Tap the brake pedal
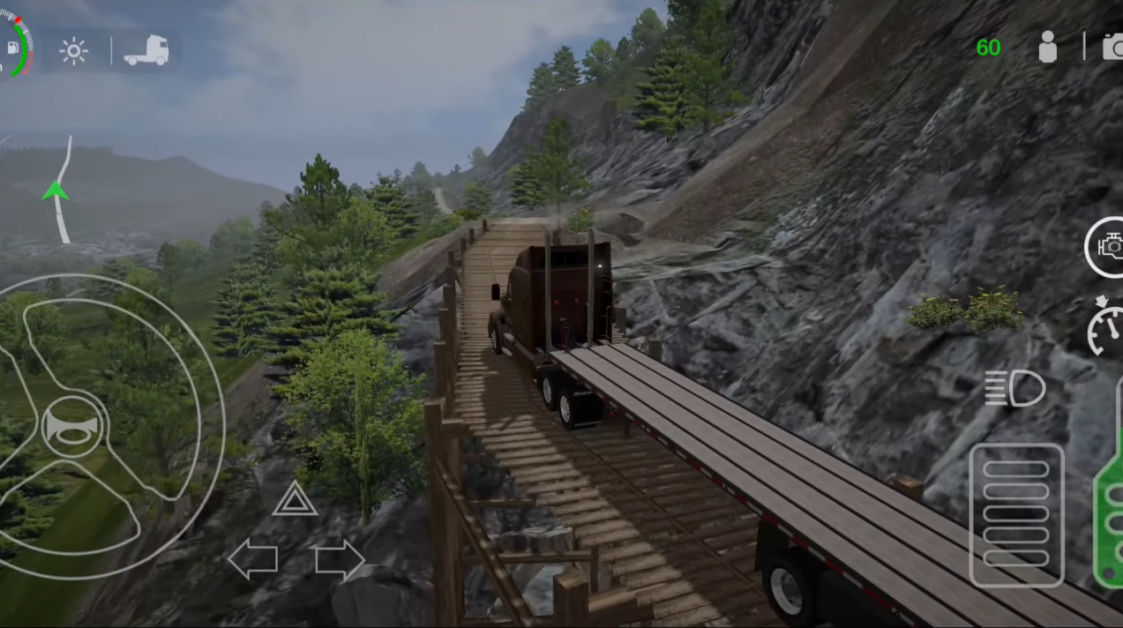The image size is (1123, 628). pos(1016,514)
